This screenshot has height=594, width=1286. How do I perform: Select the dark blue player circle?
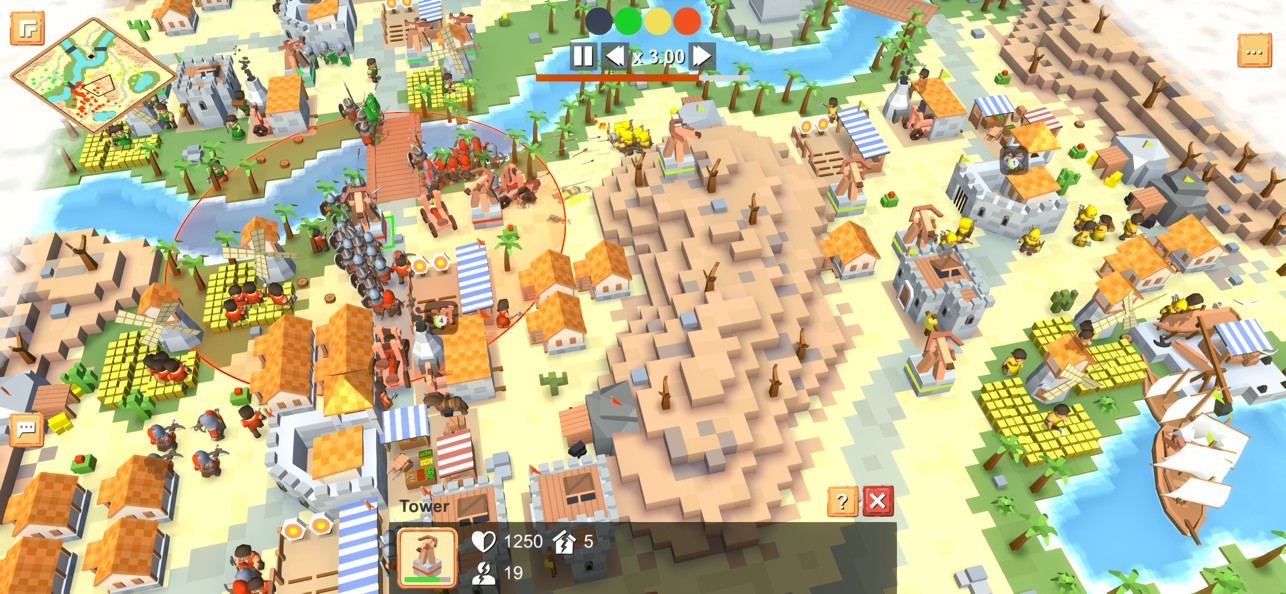click(x=599, y=20)
